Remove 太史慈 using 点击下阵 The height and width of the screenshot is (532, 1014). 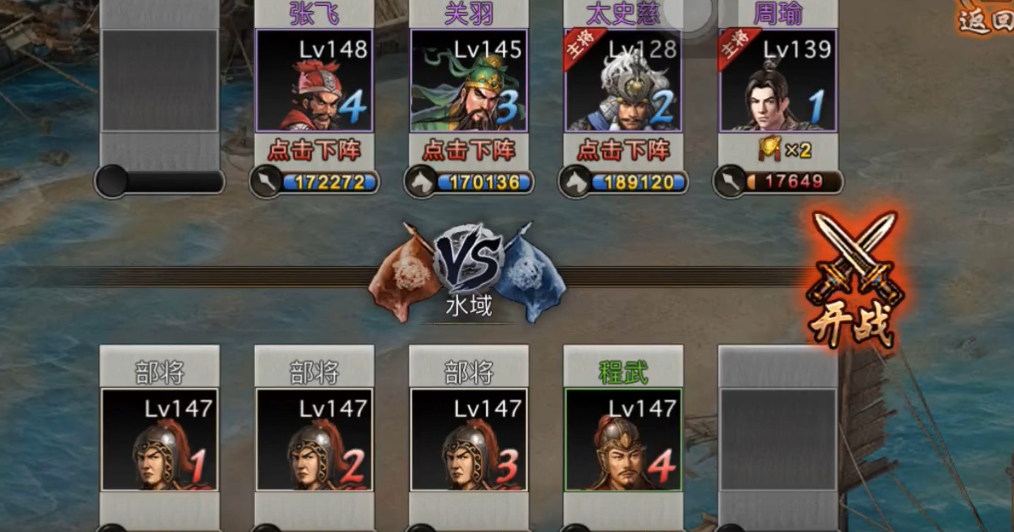[x=623, y=151]
